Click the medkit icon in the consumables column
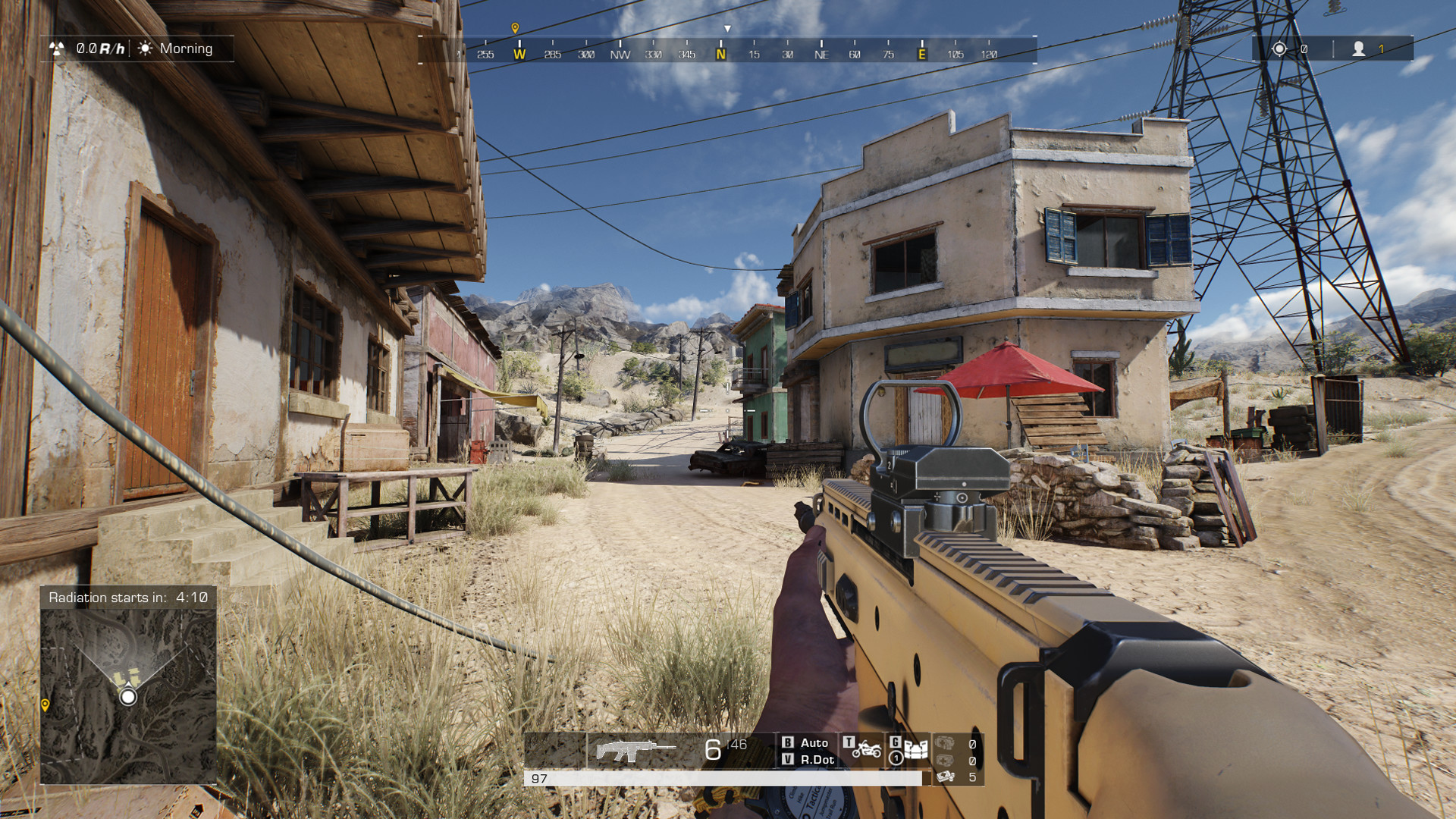Viewport: 1456px width, 819px height. 944,761
